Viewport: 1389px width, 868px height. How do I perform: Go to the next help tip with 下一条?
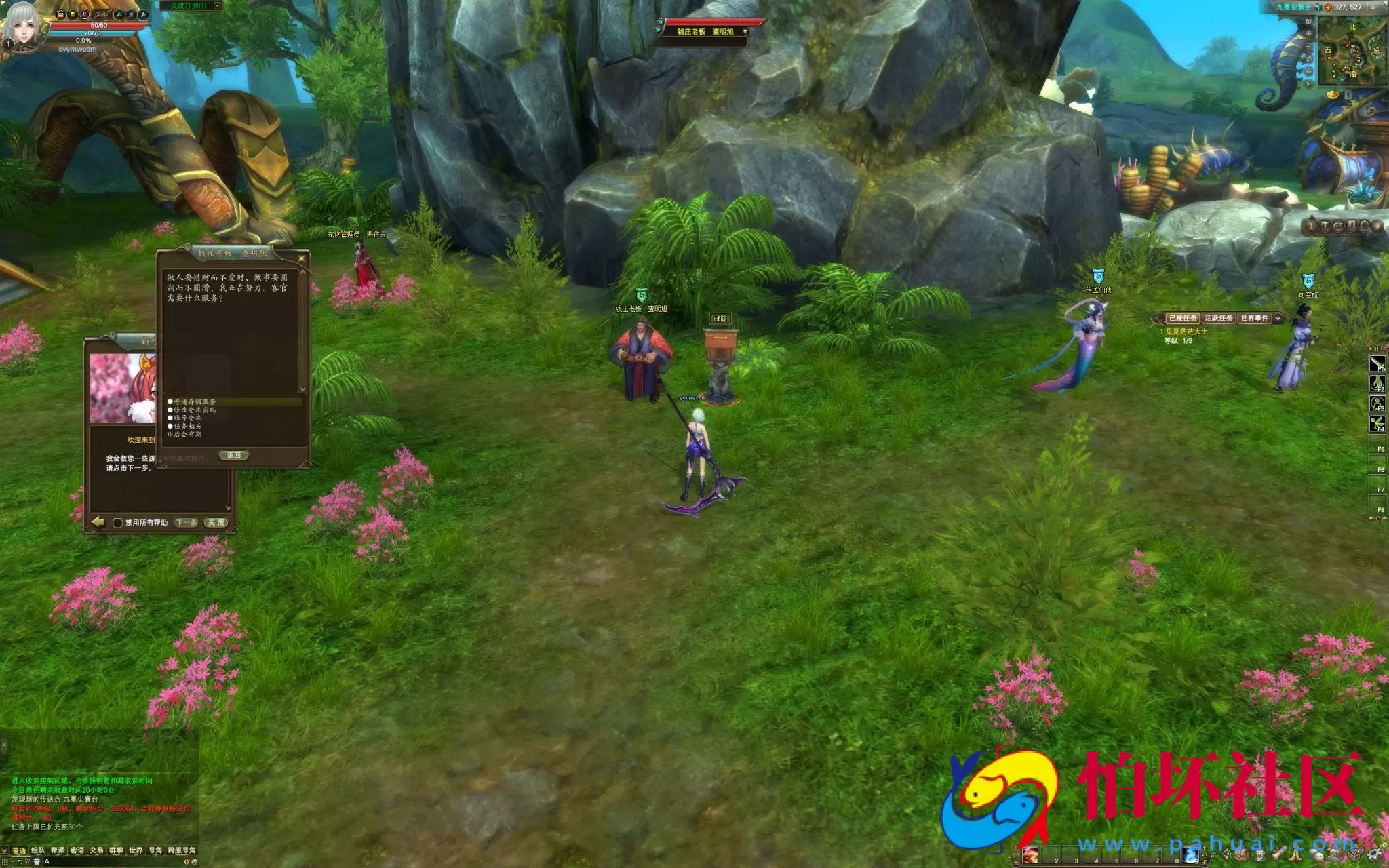point(186,523)
